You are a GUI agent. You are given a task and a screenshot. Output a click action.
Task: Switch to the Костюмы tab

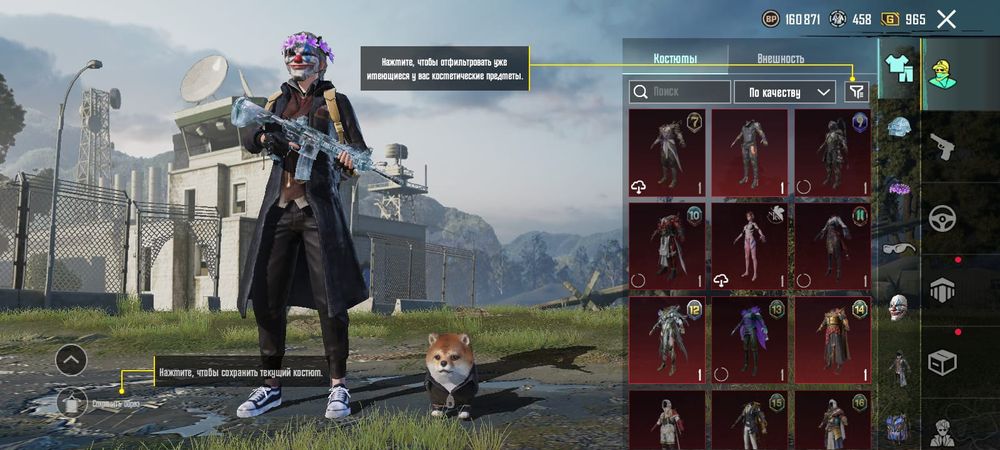coord(675,59)
